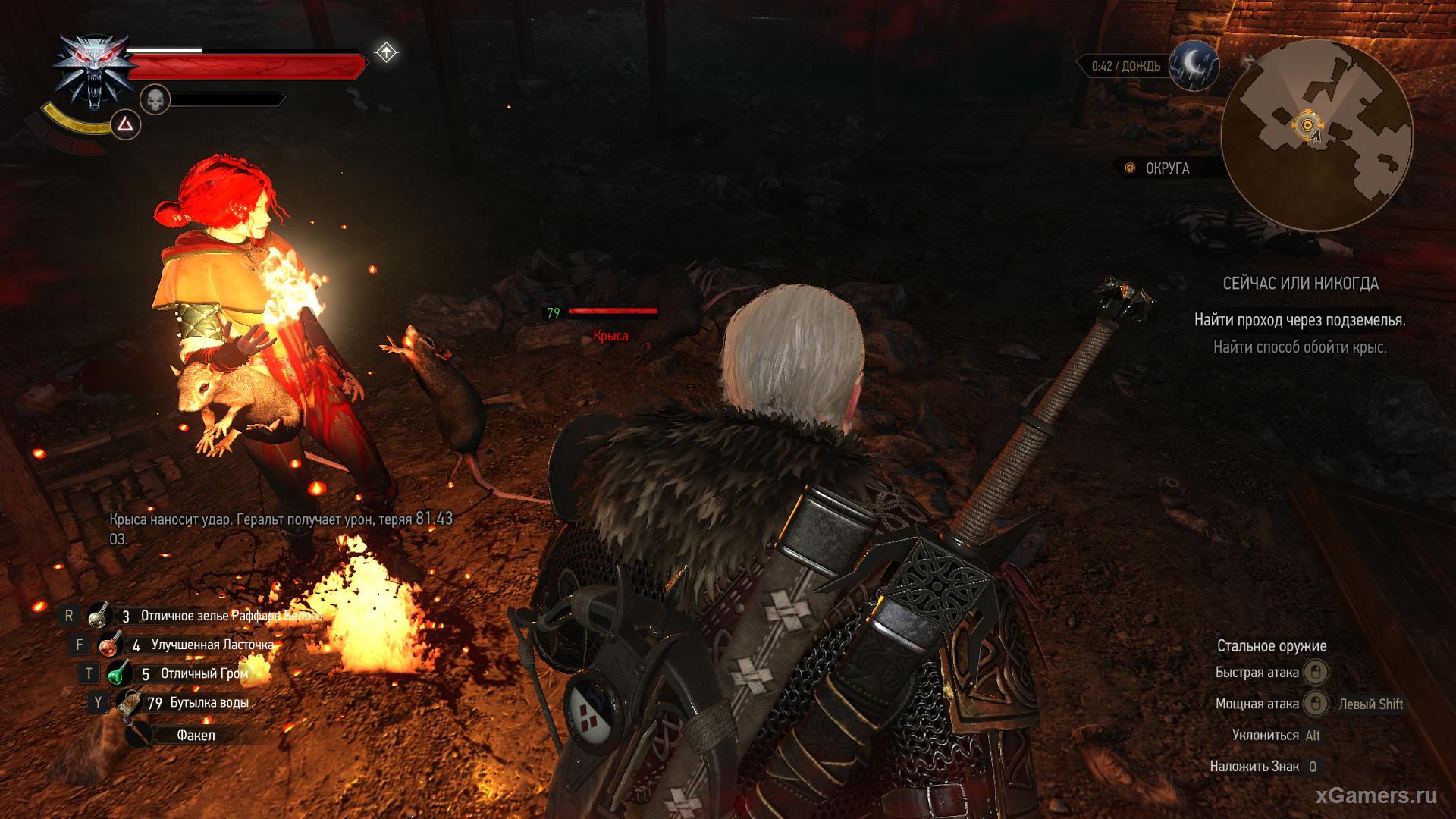This screenshot has width=1456, height=819.
Task: Select the Факел torch slot
Action: click(140, 735)
